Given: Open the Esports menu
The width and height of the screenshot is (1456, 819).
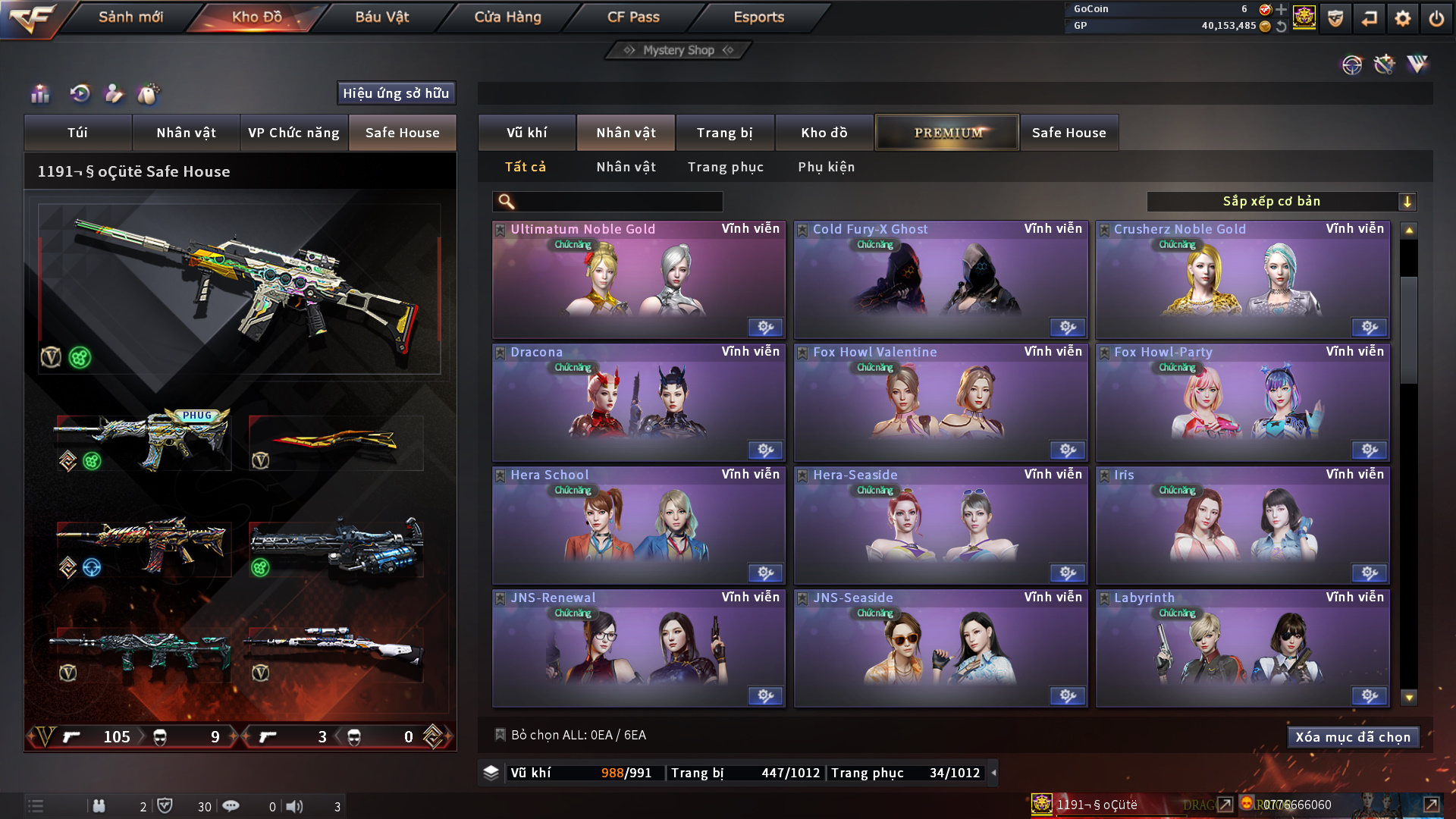Looking at the screenshot, I should (x=758, y=17).
